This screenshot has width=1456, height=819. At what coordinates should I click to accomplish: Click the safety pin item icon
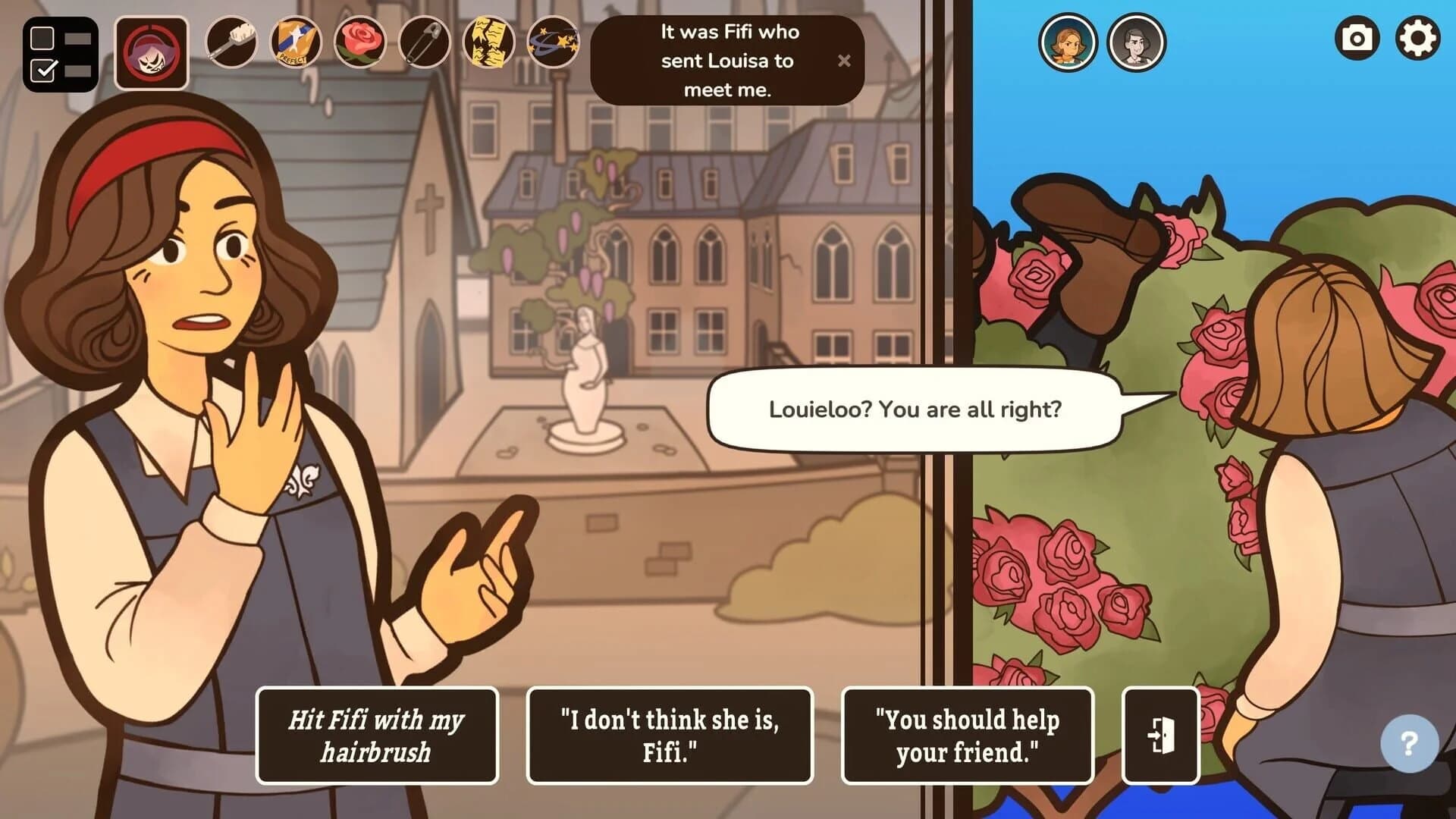[424, 43]
